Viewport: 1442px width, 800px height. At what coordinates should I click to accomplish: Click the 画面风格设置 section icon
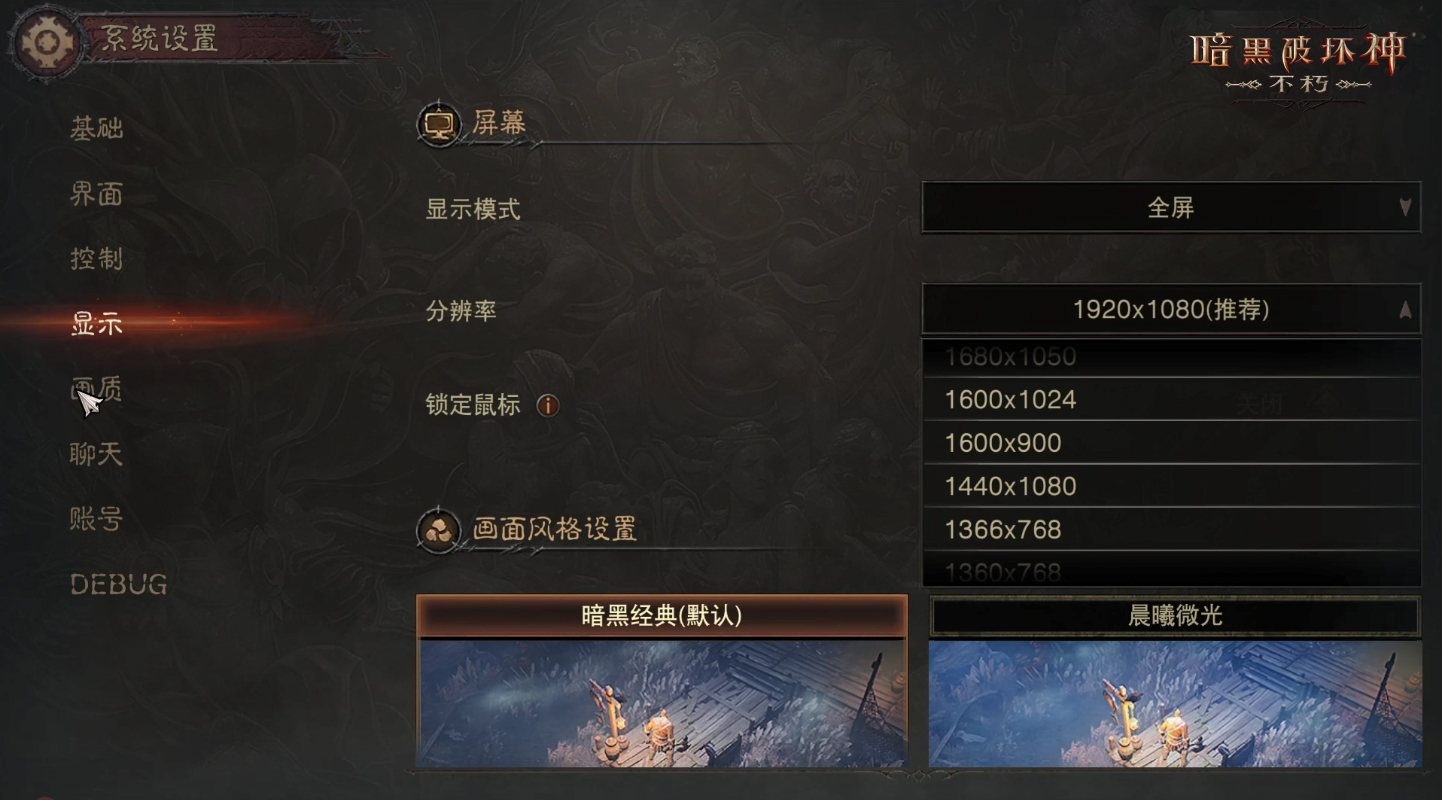pos(440,531)
